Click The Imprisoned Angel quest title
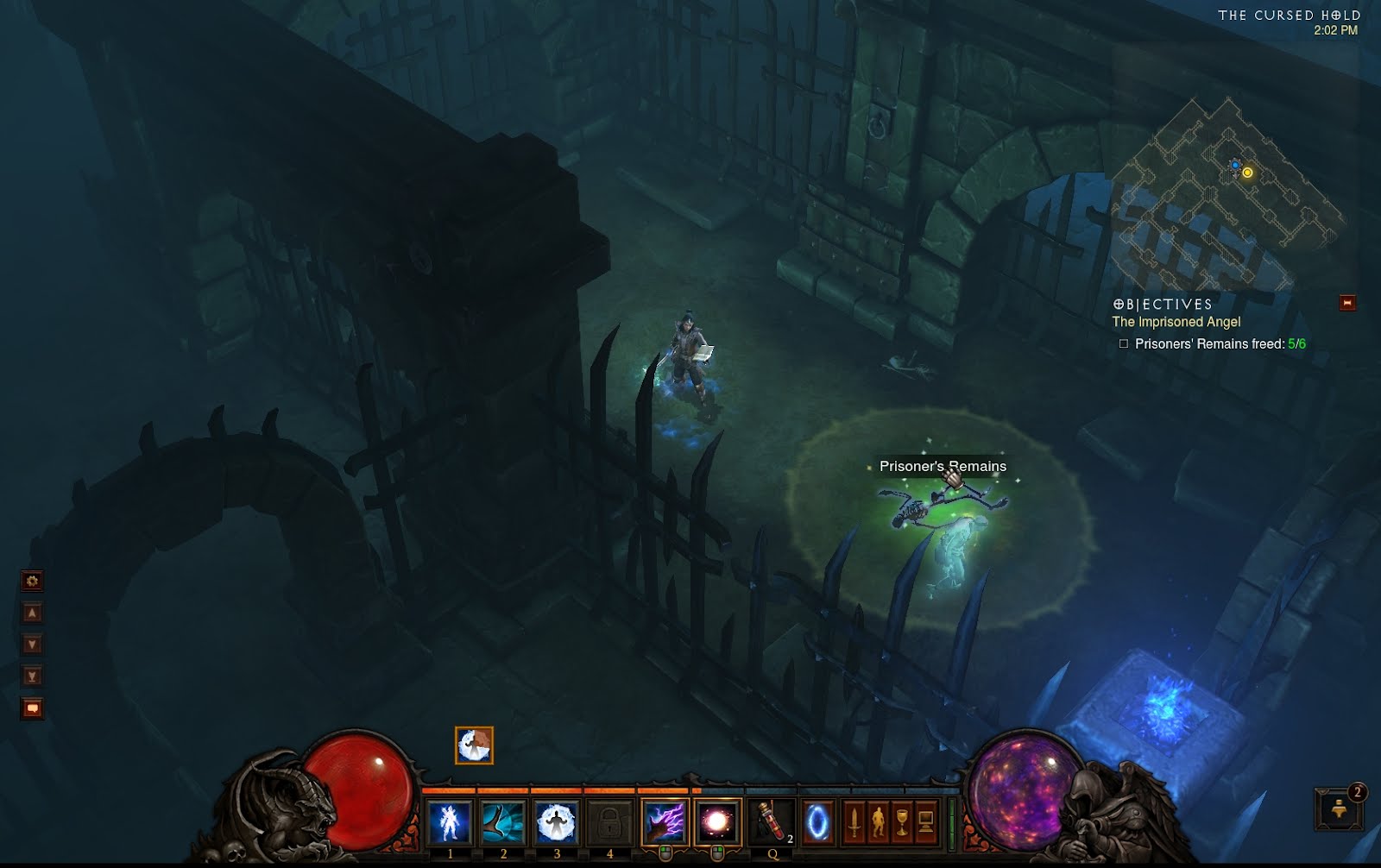 coord(1176,321)
